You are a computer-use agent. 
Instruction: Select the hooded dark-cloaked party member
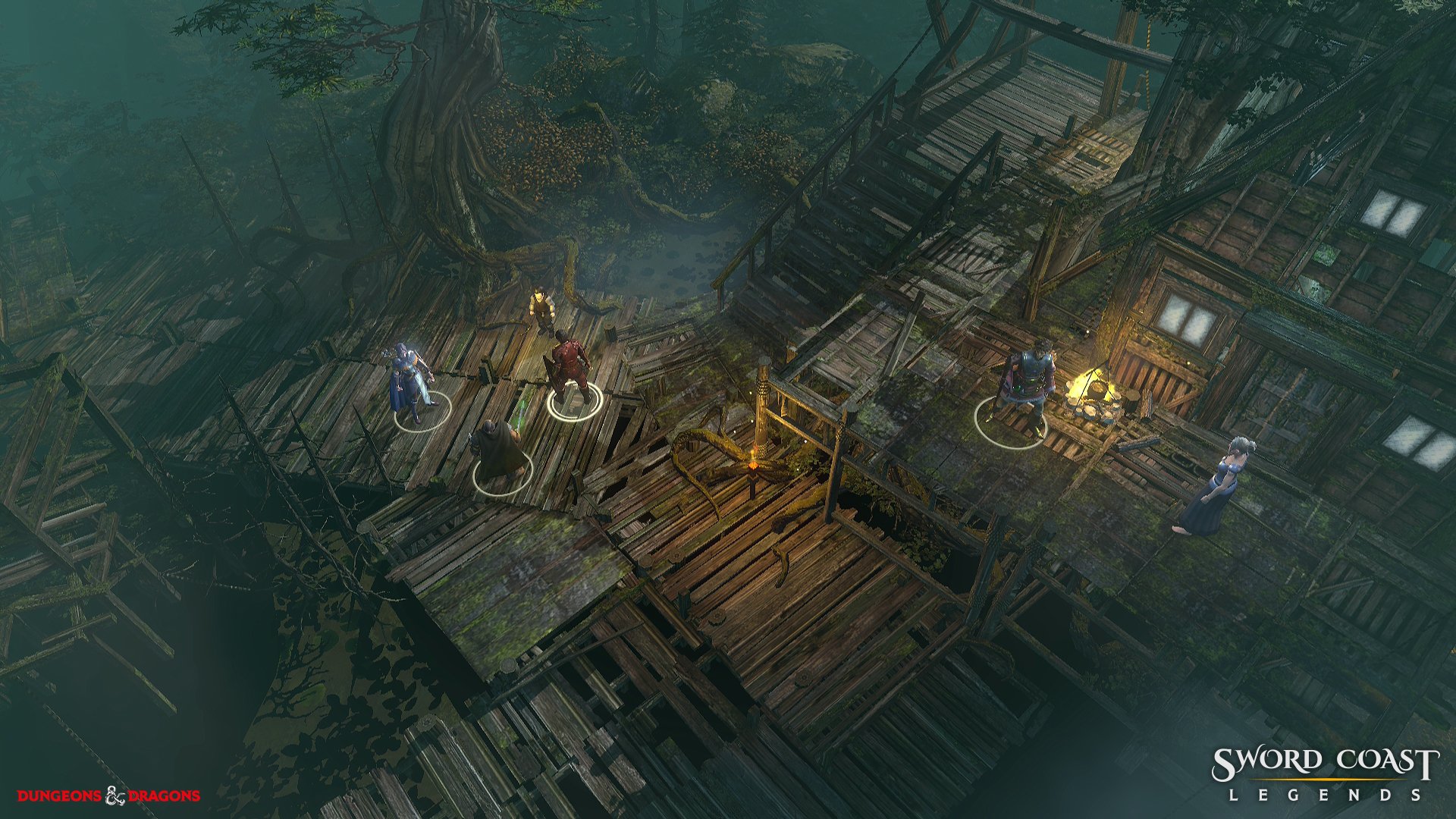[497, 450]
